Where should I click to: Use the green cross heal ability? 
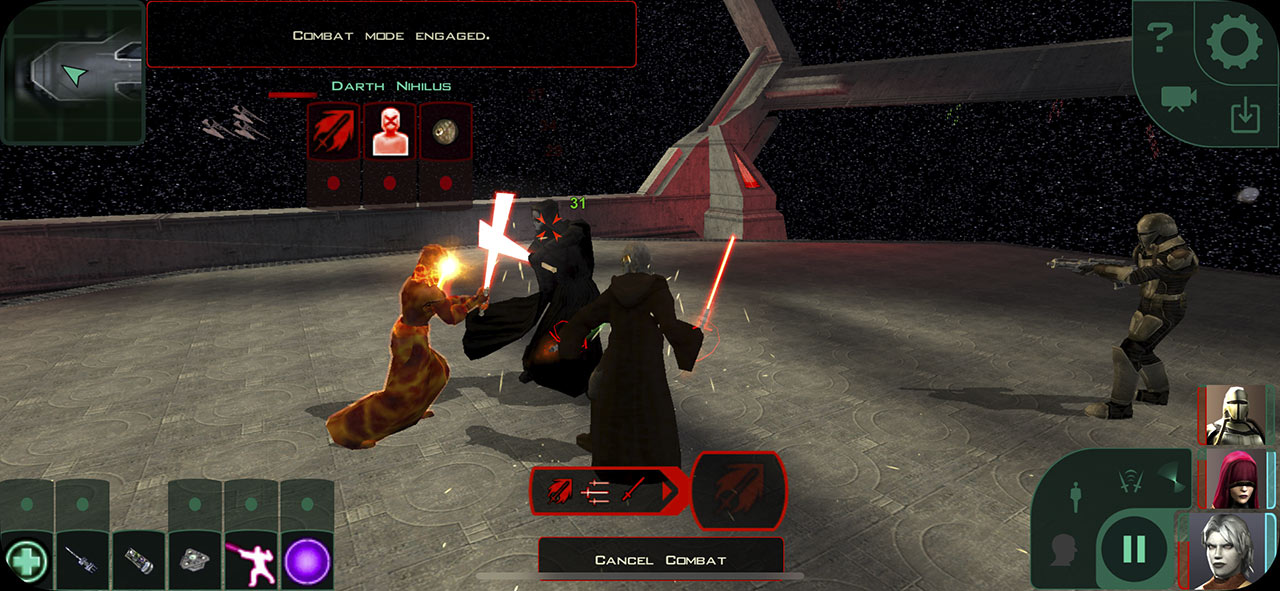[26, 560]
